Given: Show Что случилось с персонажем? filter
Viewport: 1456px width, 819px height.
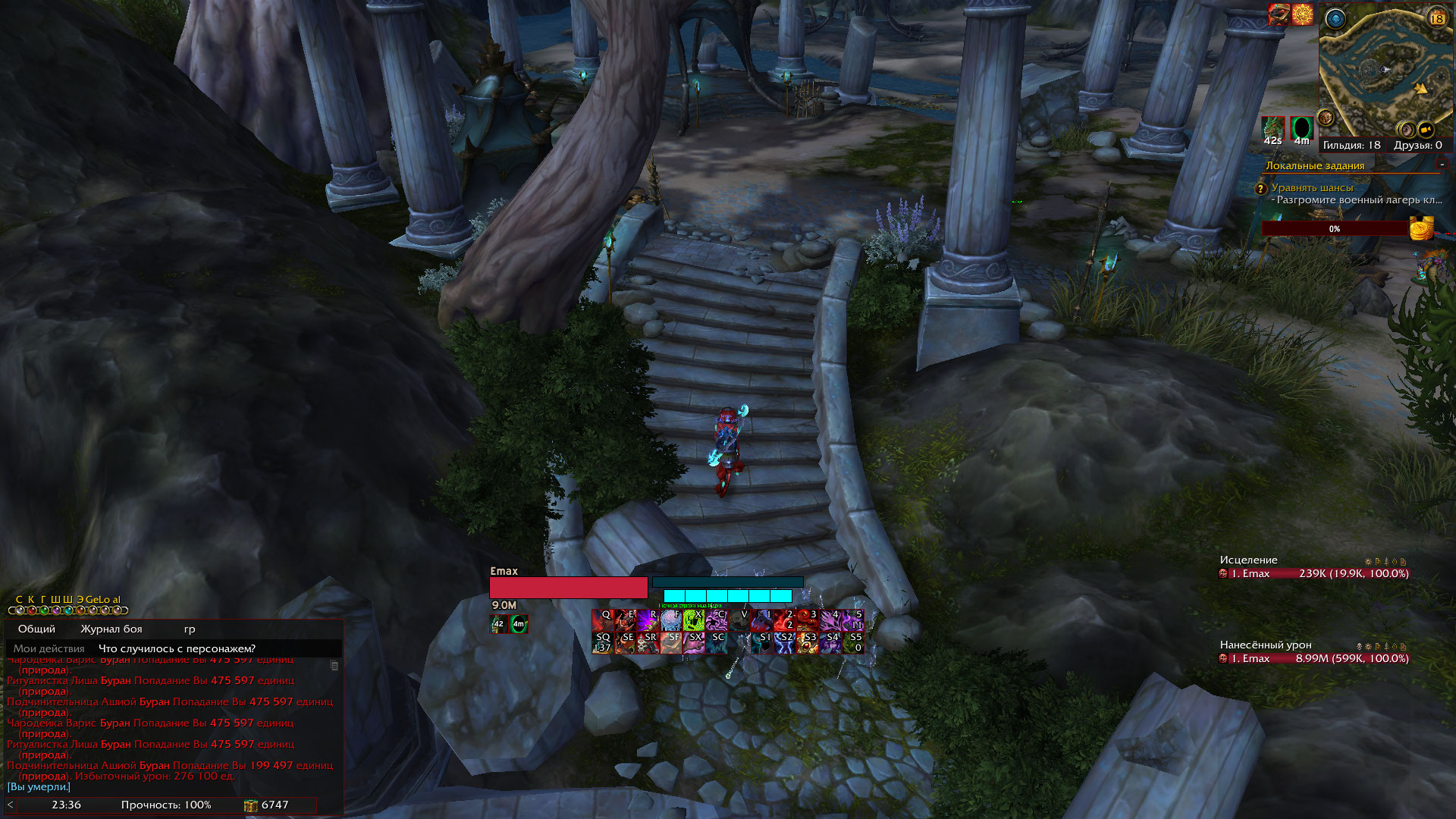Looking at the screenshot, I should pyautogui.click(x=177, y=649).
